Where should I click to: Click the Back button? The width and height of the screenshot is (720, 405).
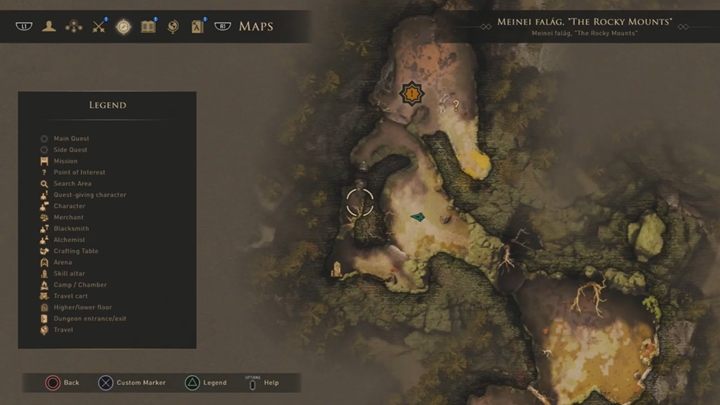coord(62,382)
